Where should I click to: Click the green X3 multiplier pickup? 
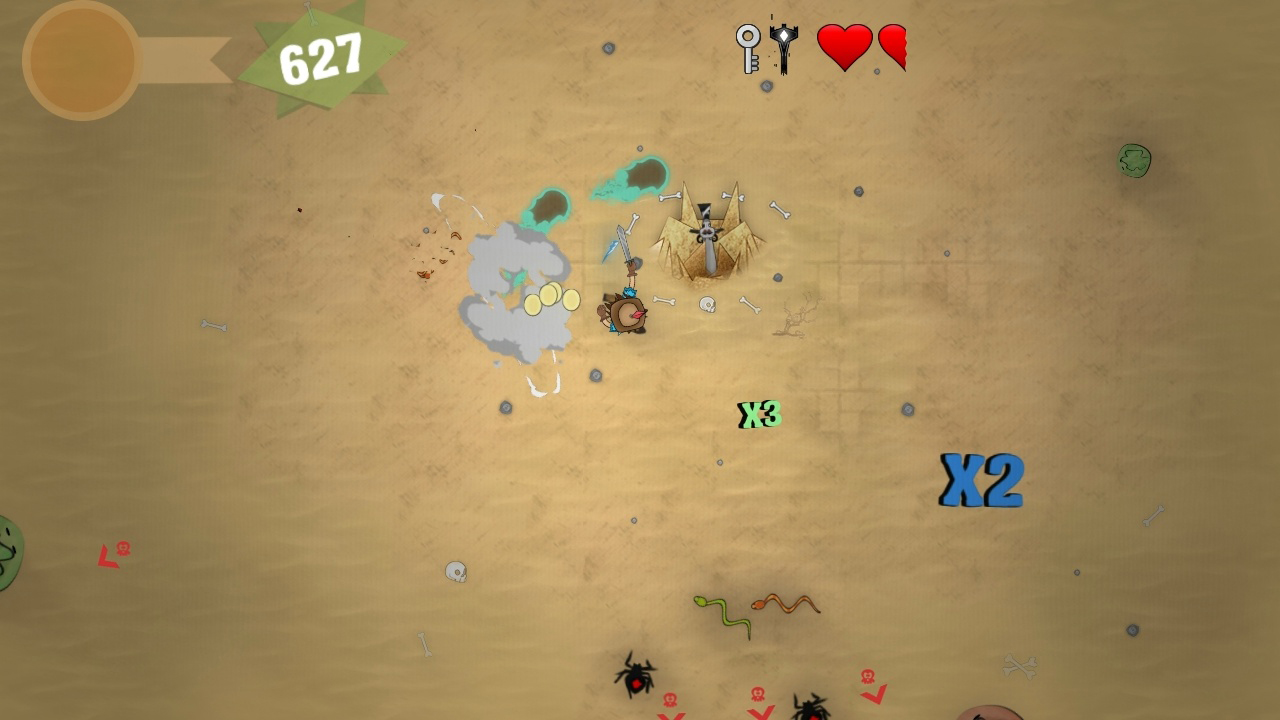[x=758, y=412]
